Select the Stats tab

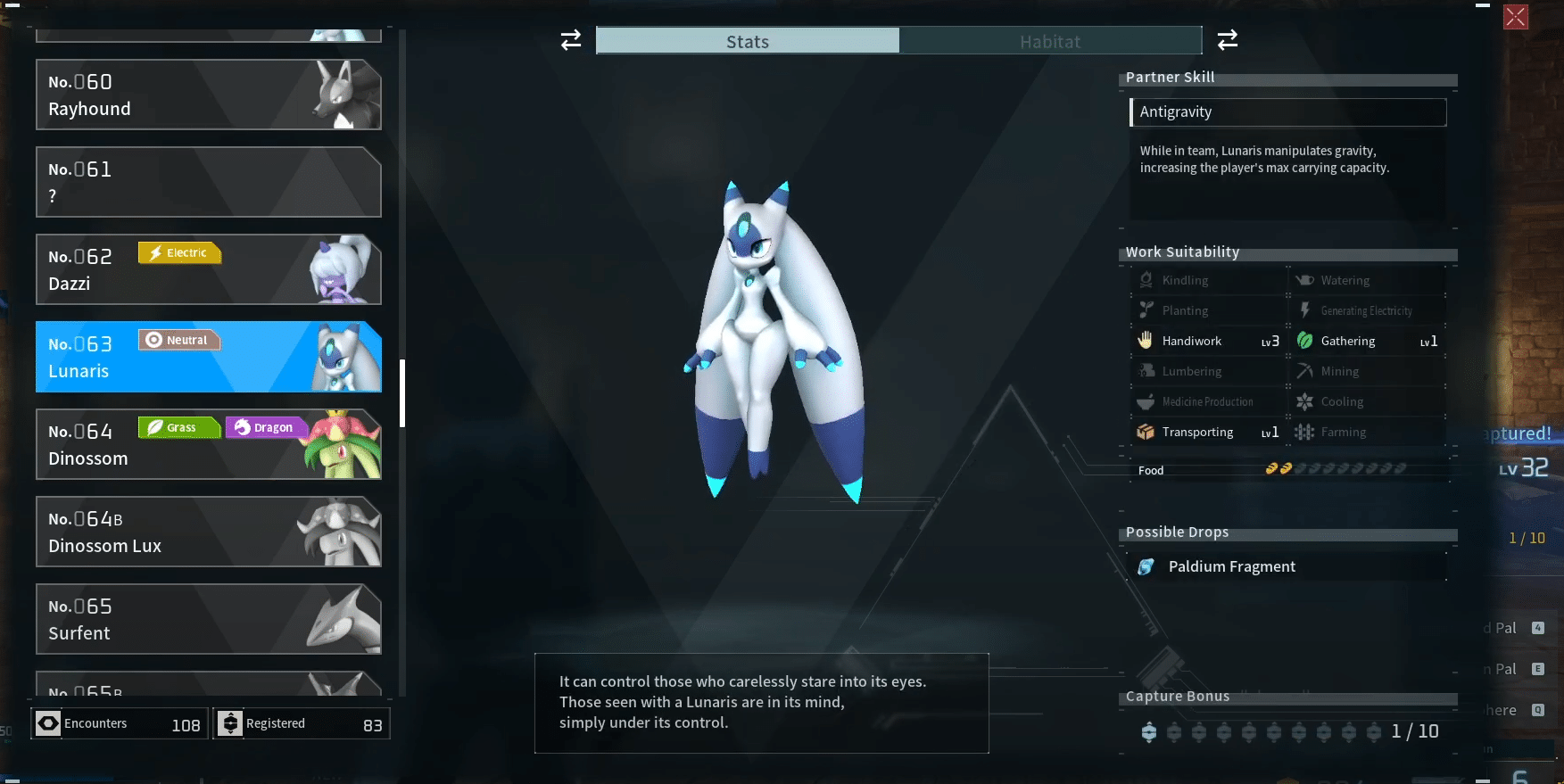tap(748, 41)
